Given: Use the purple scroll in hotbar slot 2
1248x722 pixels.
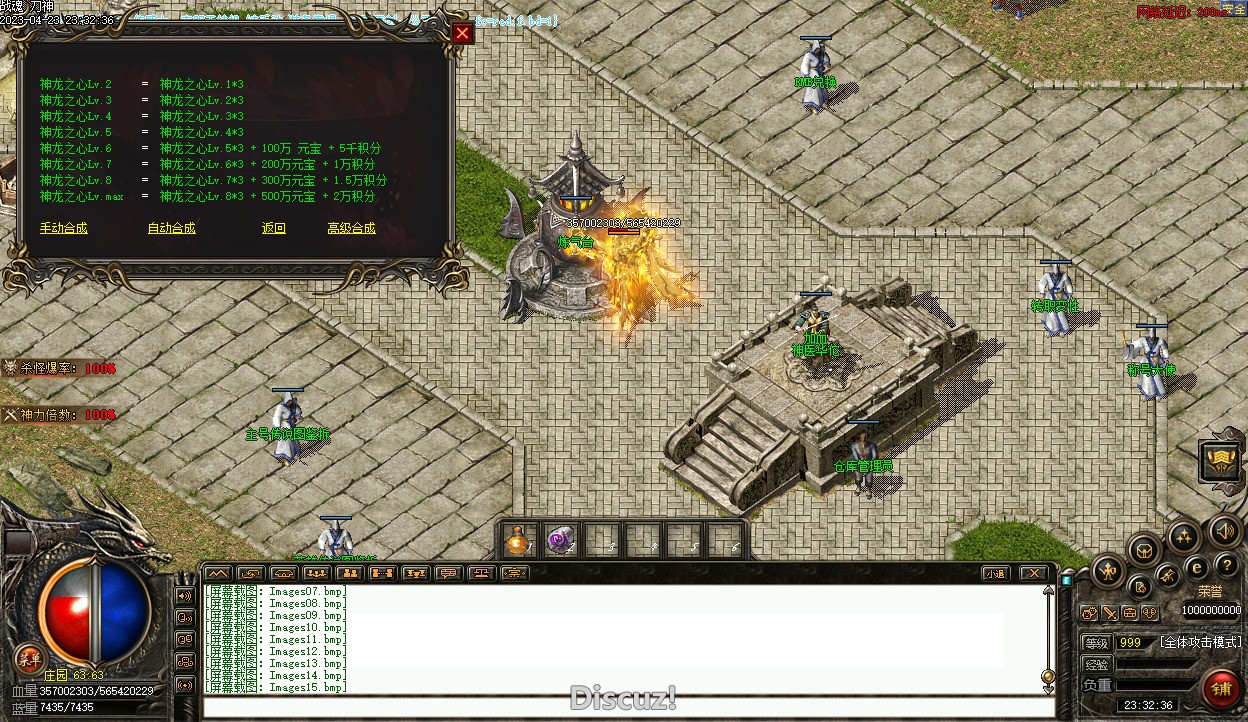Looking at the screenshot, I should (560, 541).
